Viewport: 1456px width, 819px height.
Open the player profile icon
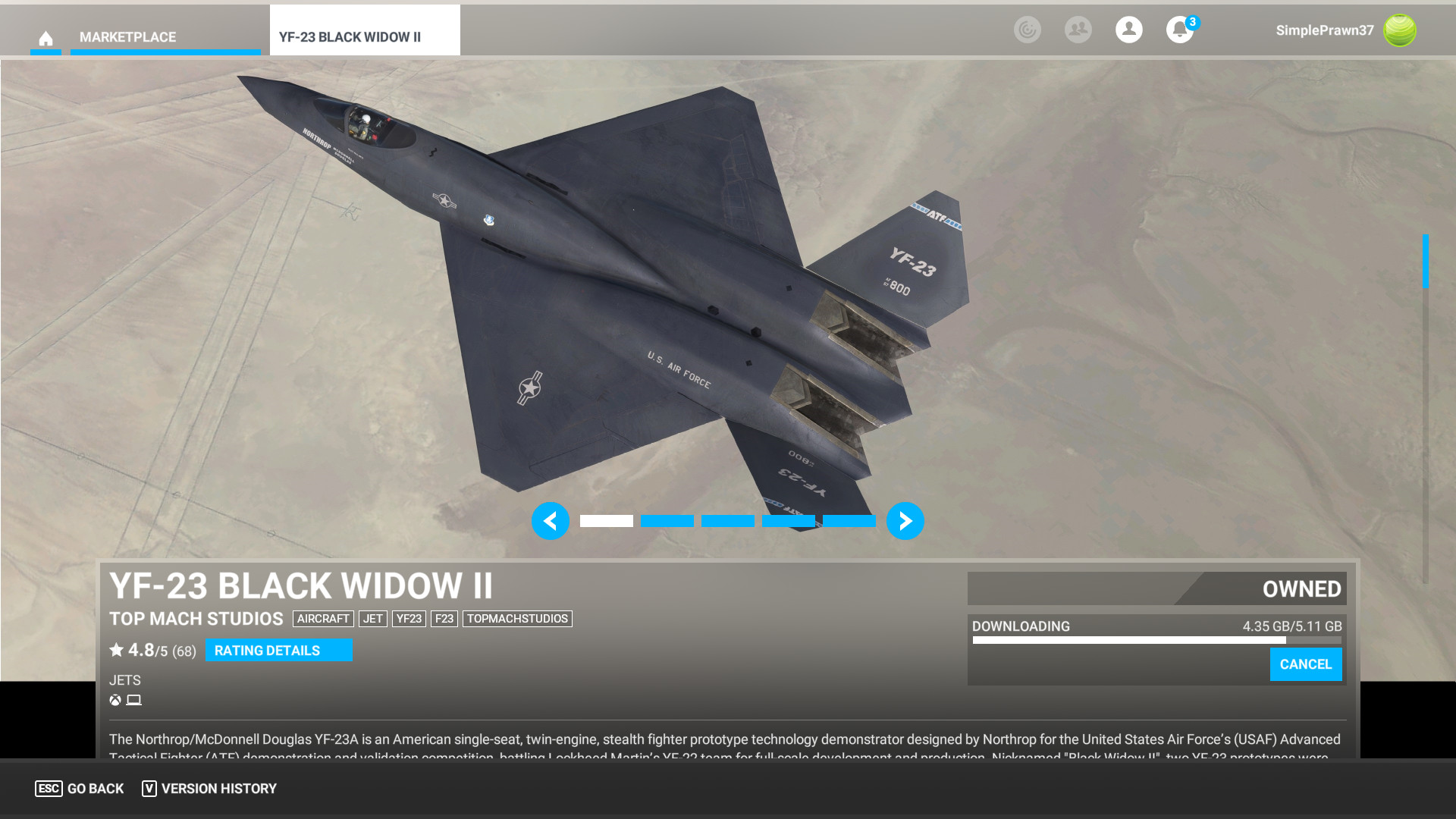coord(1128,30)
